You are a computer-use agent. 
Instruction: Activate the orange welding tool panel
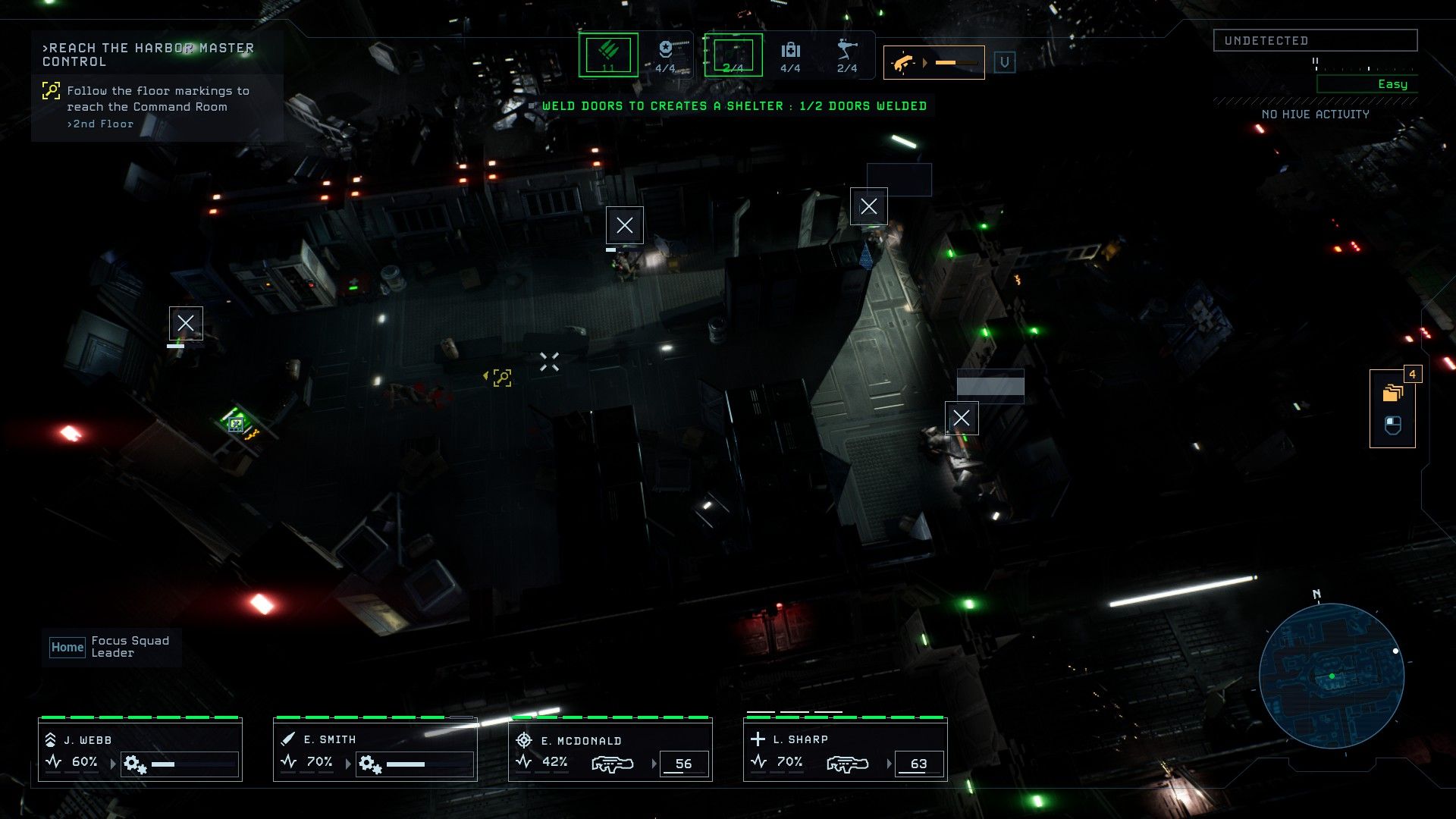tap(934, 62)
